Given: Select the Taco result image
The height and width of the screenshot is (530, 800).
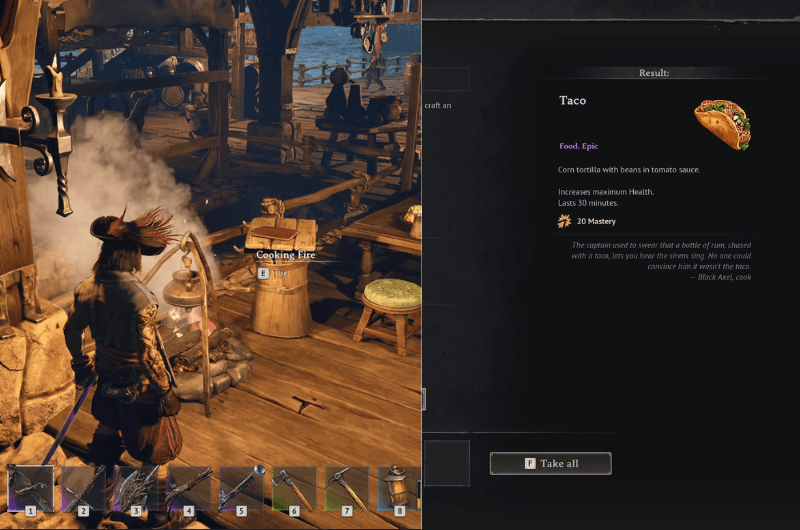Looking at the screenshot, I should click(722, 123).
